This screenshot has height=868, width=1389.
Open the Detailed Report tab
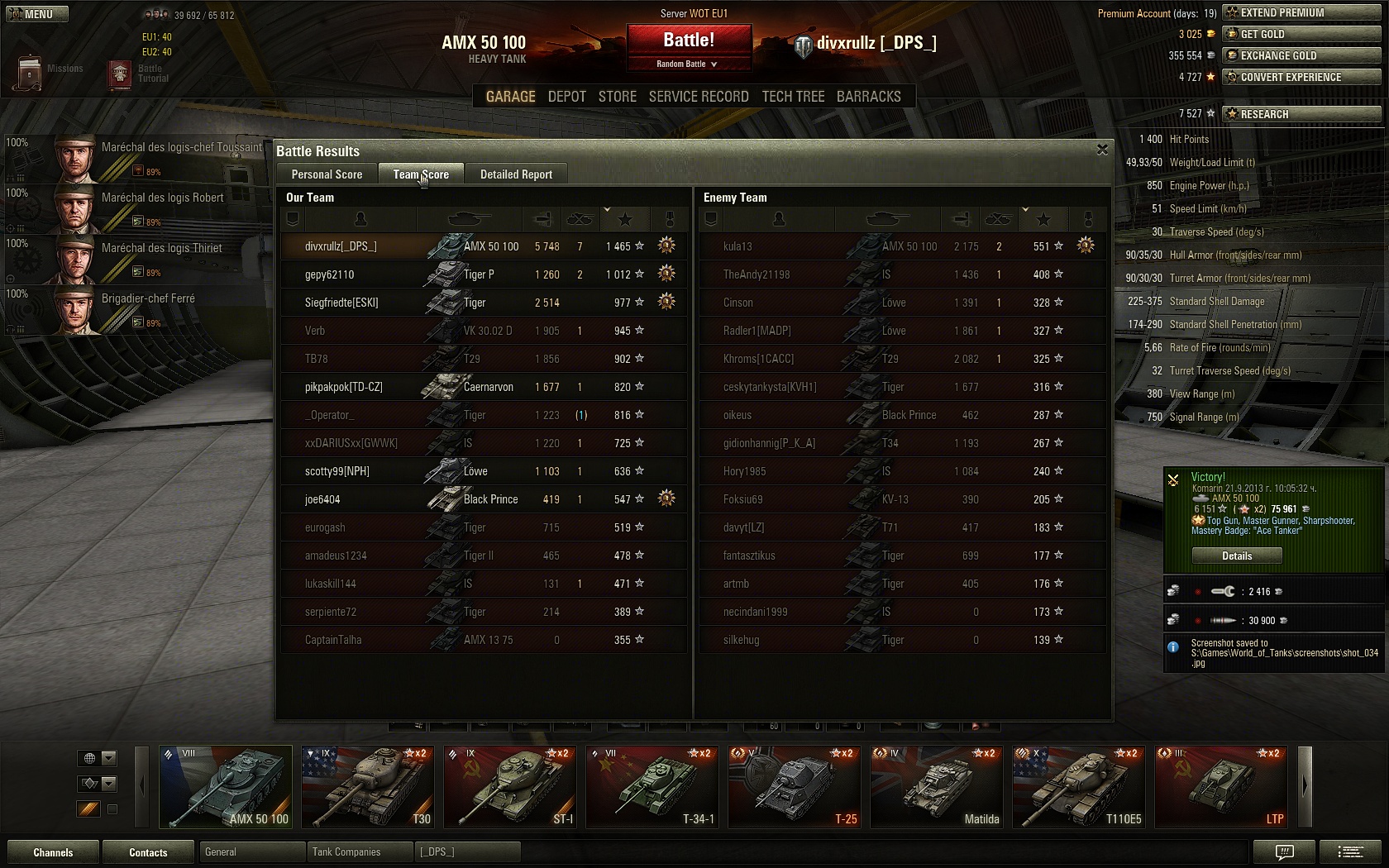tap(516, 174)
